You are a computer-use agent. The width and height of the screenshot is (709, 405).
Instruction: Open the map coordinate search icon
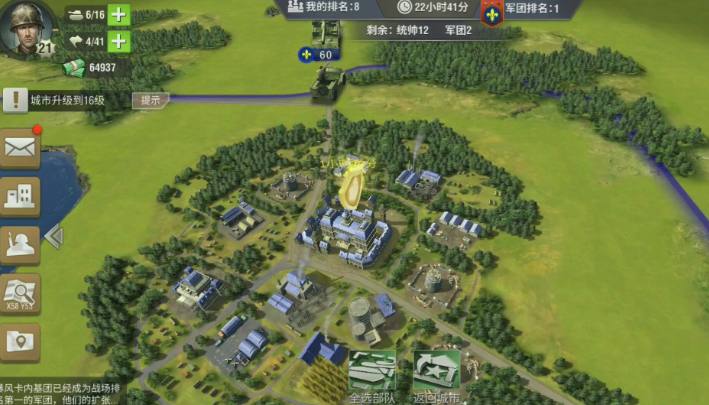21,293
